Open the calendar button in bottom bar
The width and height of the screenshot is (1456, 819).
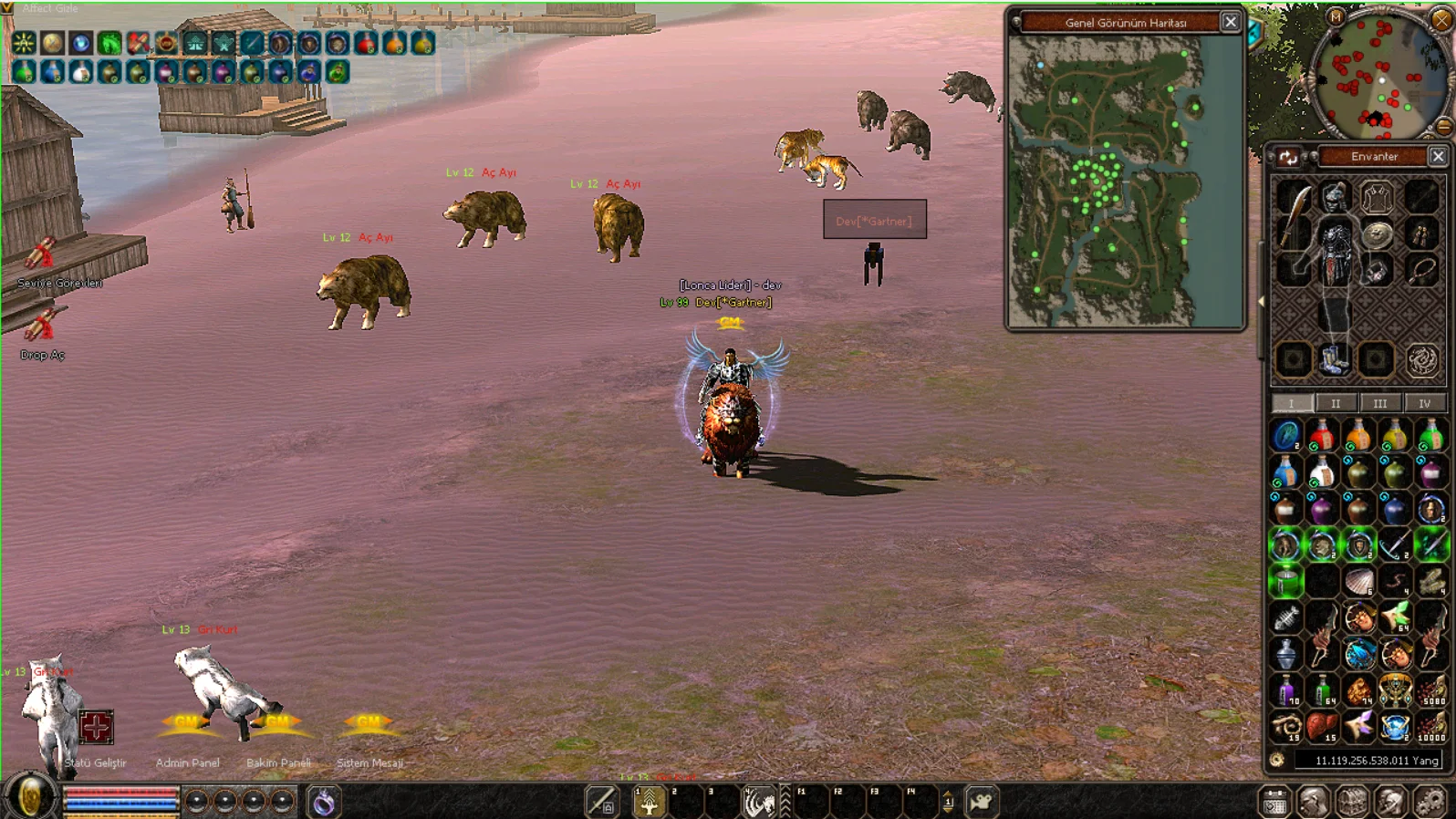point(1274,803)
